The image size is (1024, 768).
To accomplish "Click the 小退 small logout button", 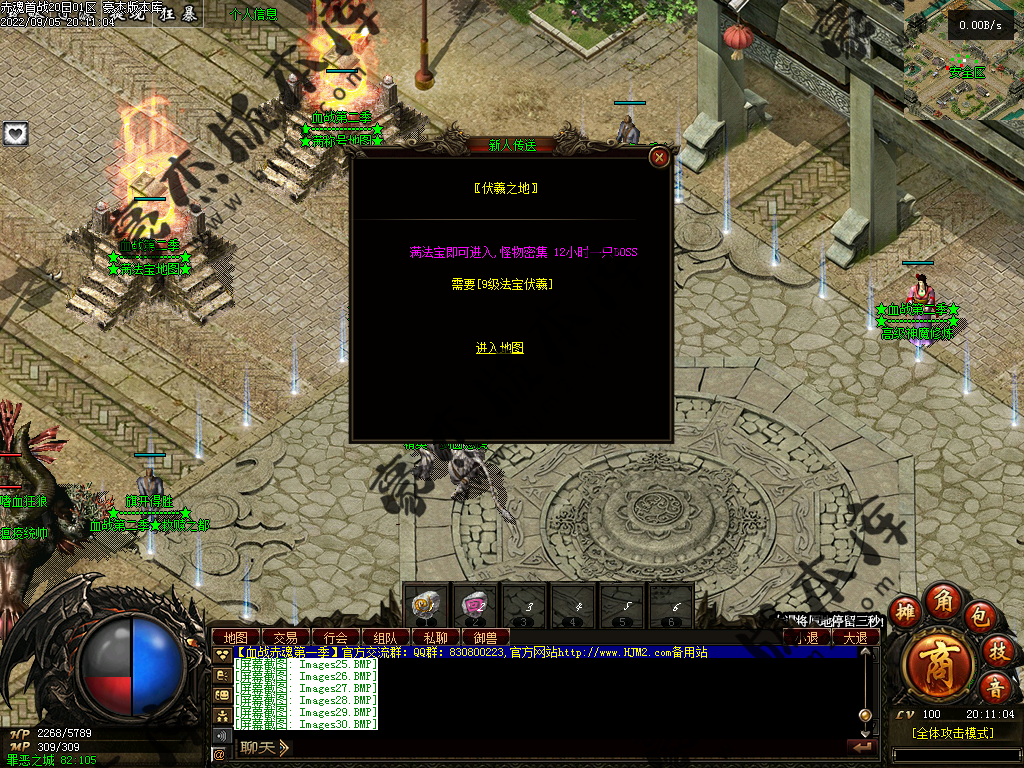I will 806,637.
